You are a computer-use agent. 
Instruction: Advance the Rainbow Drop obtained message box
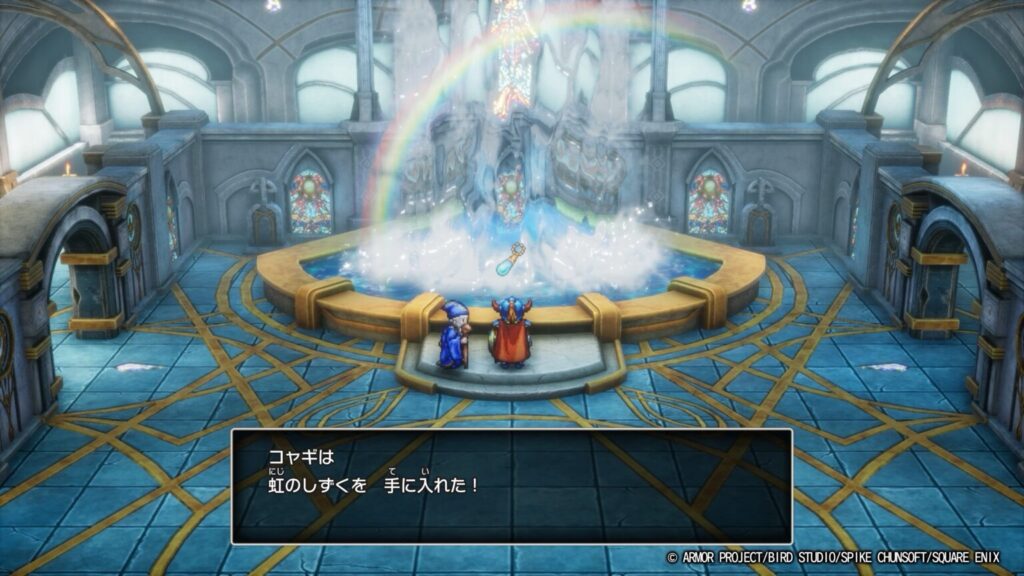point(511,486)
